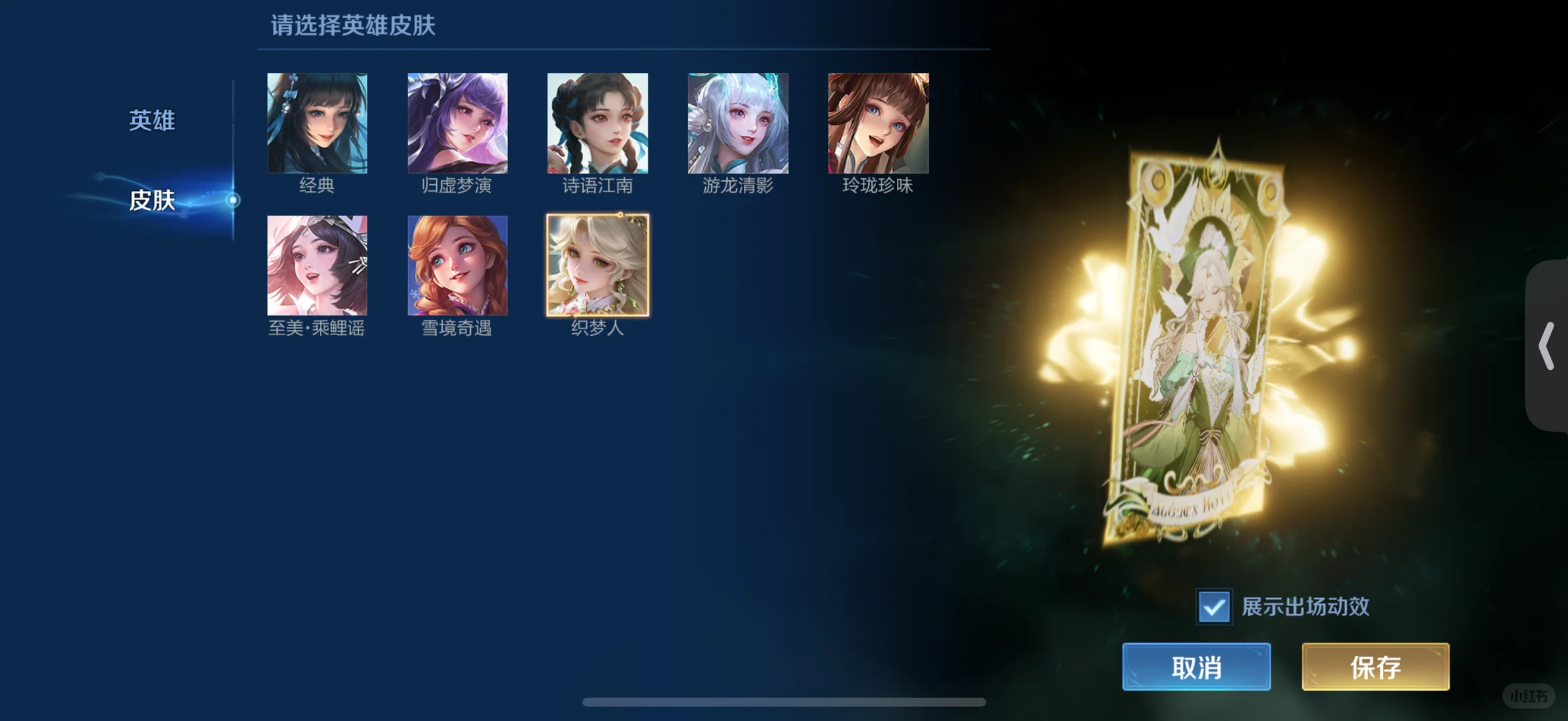Image resolution: width=1568 pixels, height=721 pixels.
Task: Collapse the panel using right edge chevron
Action: coord(1548,344)
